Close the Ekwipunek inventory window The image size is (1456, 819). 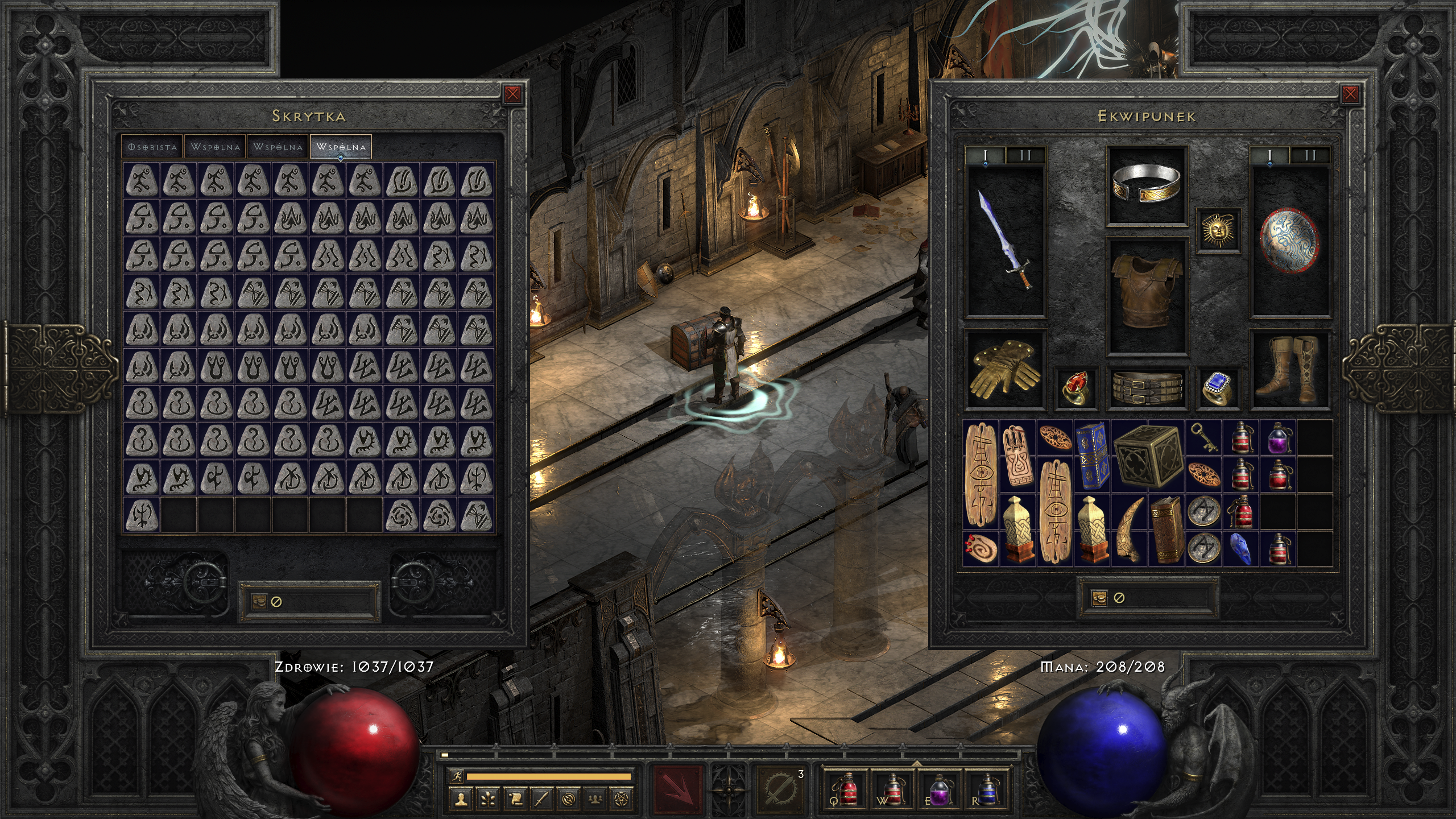pyautogui.click(x=1350, y=94)
